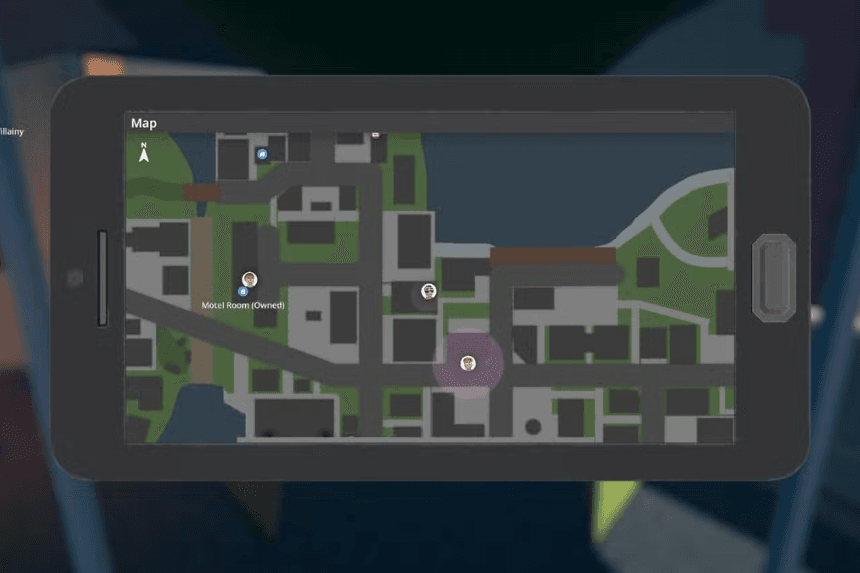Select the contact portrait wearing sunglasses
The height and width of the screenshot is (573, 860).
pos(429,291)
